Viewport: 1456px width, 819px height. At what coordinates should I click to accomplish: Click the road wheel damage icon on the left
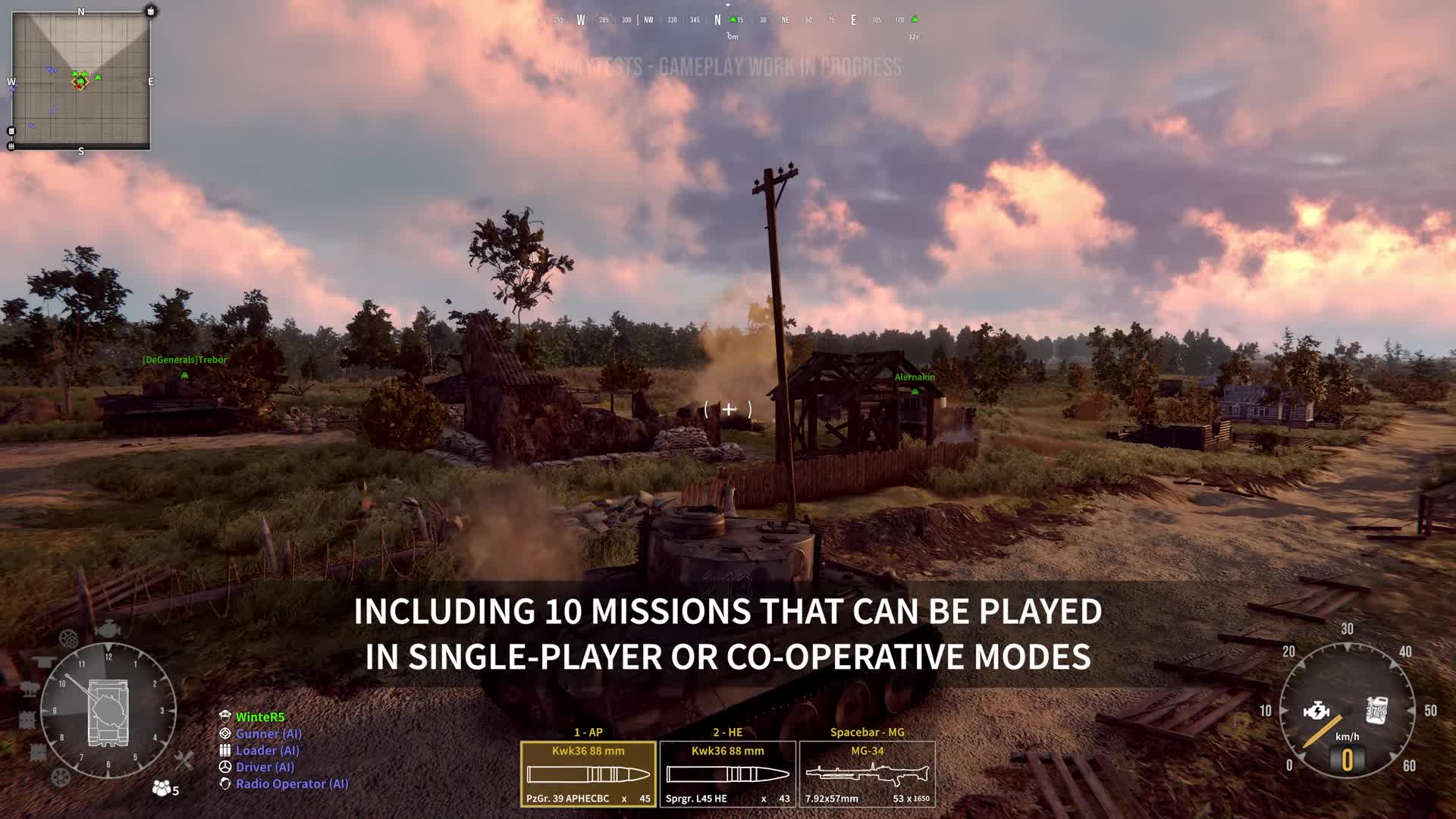pos(59,776)
